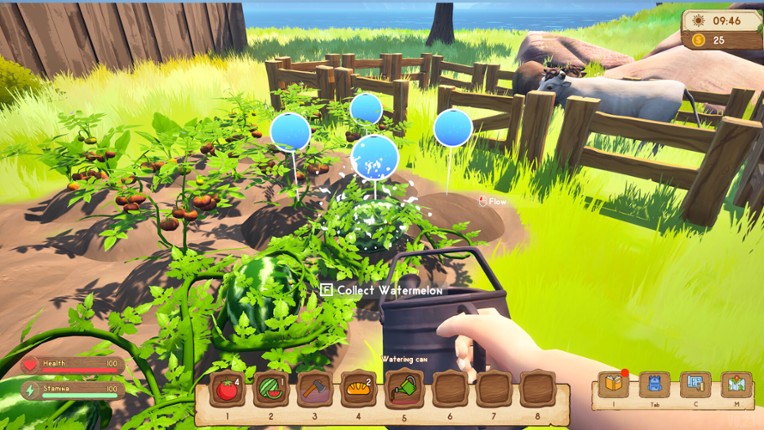Open the blueprint crafting menu

[x=695, y=384]
